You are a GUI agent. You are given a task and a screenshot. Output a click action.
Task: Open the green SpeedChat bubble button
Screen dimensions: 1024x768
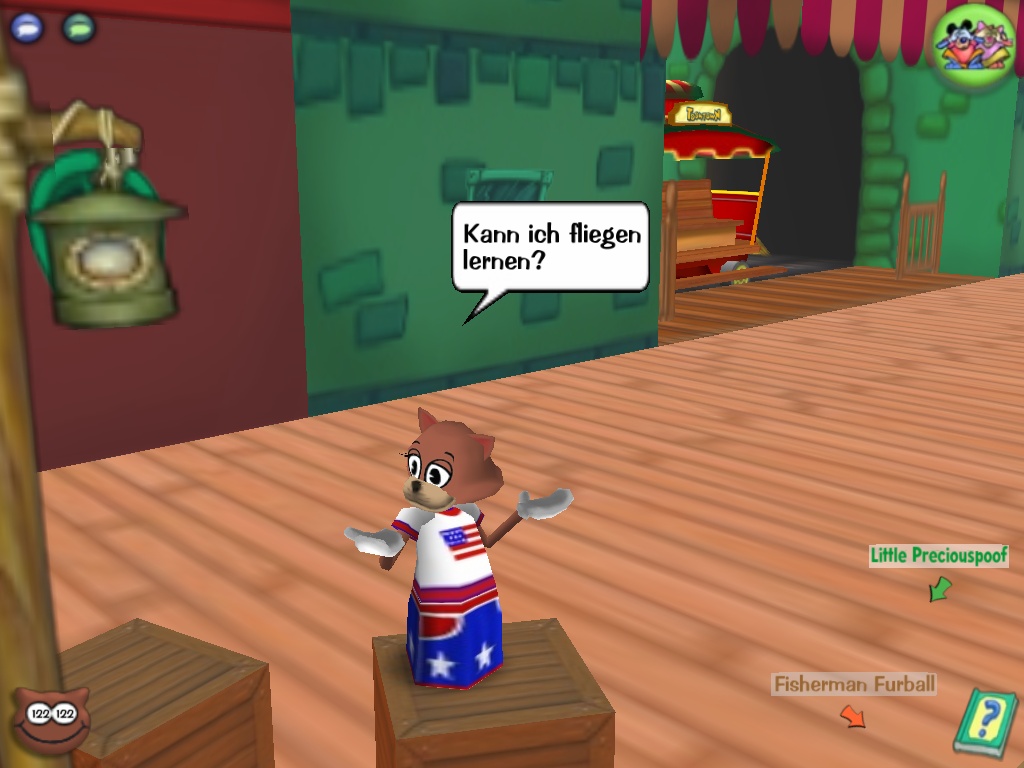pos(78,27)
